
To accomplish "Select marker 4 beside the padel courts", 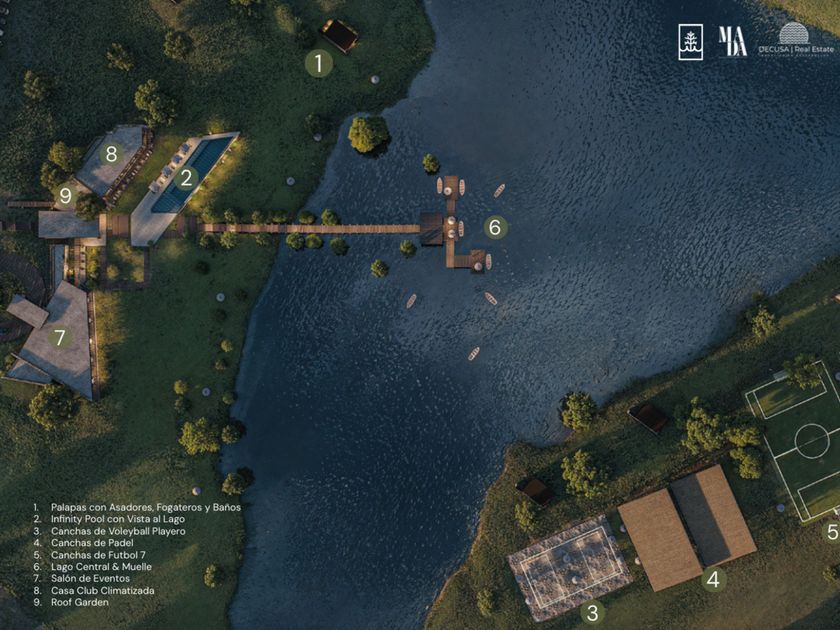I will coord(712,578).
